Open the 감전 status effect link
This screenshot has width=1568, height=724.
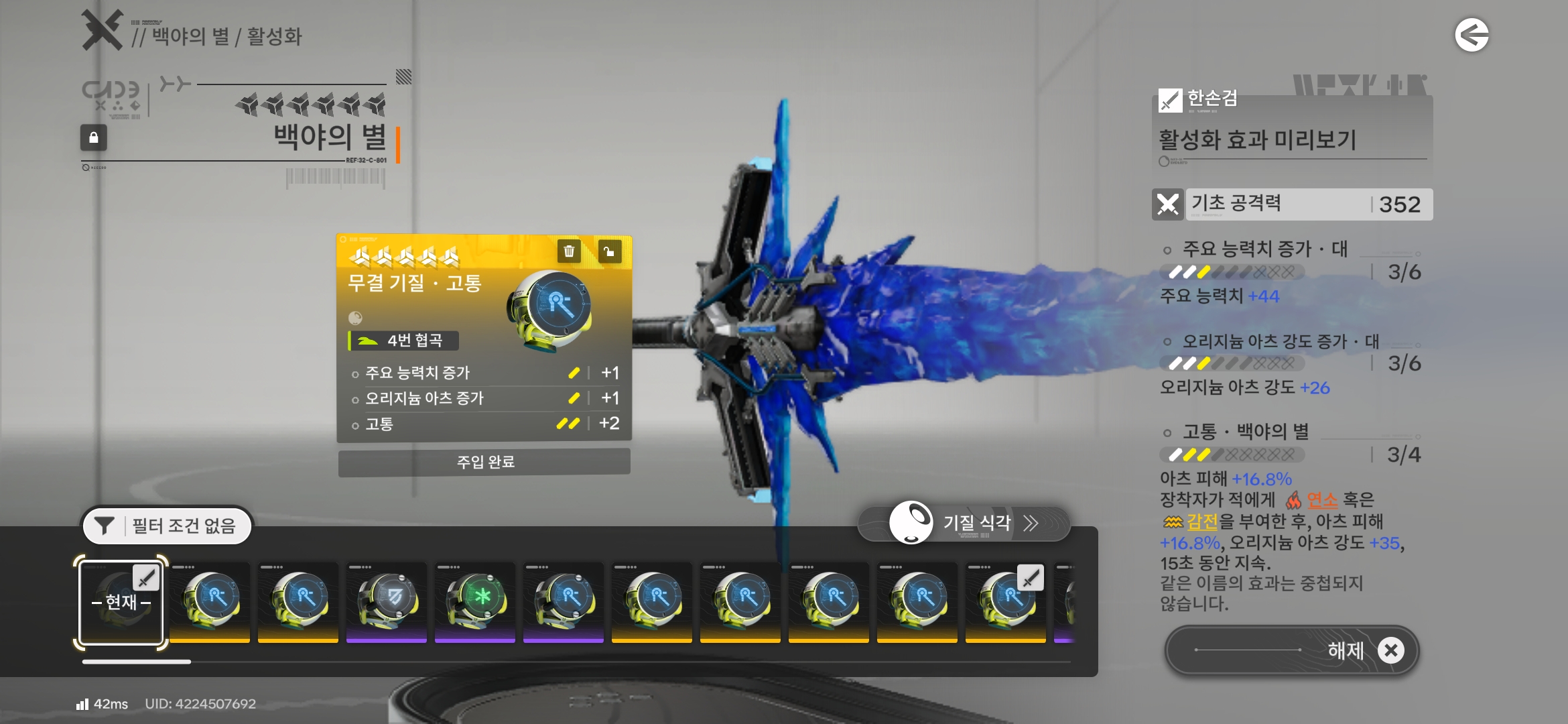(1202, 521)
